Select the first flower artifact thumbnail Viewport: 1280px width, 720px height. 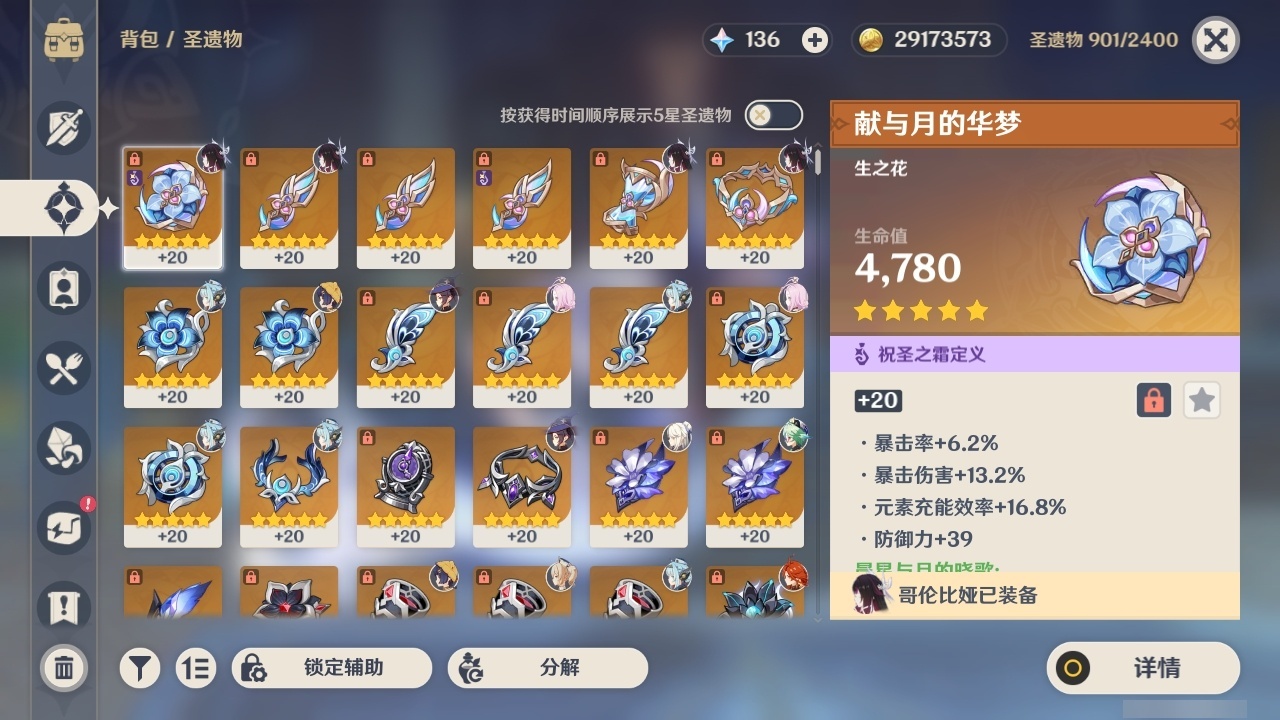pyautogui.click(x=174, y=207)
